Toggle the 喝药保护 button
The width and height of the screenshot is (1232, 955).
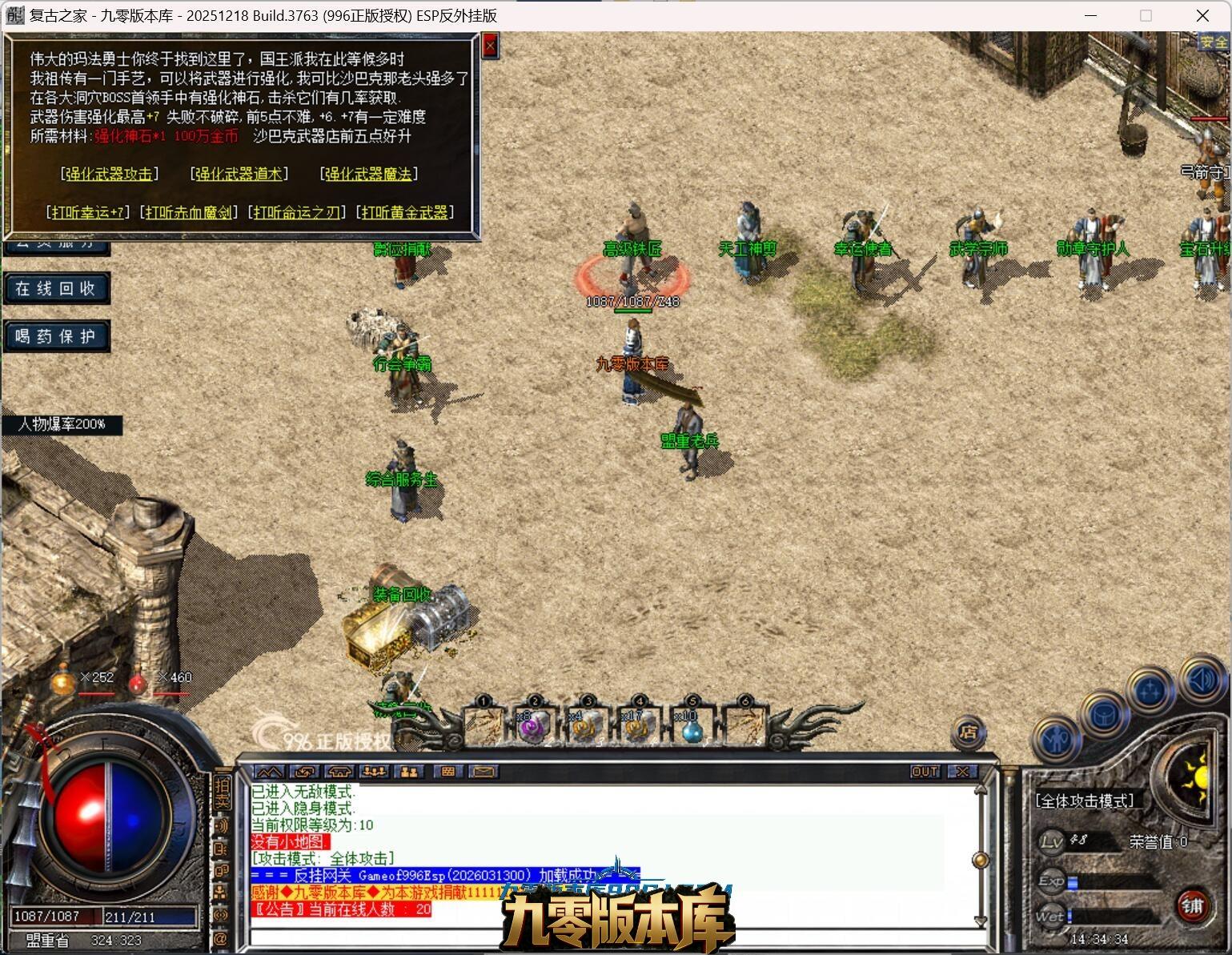point(56,336)
